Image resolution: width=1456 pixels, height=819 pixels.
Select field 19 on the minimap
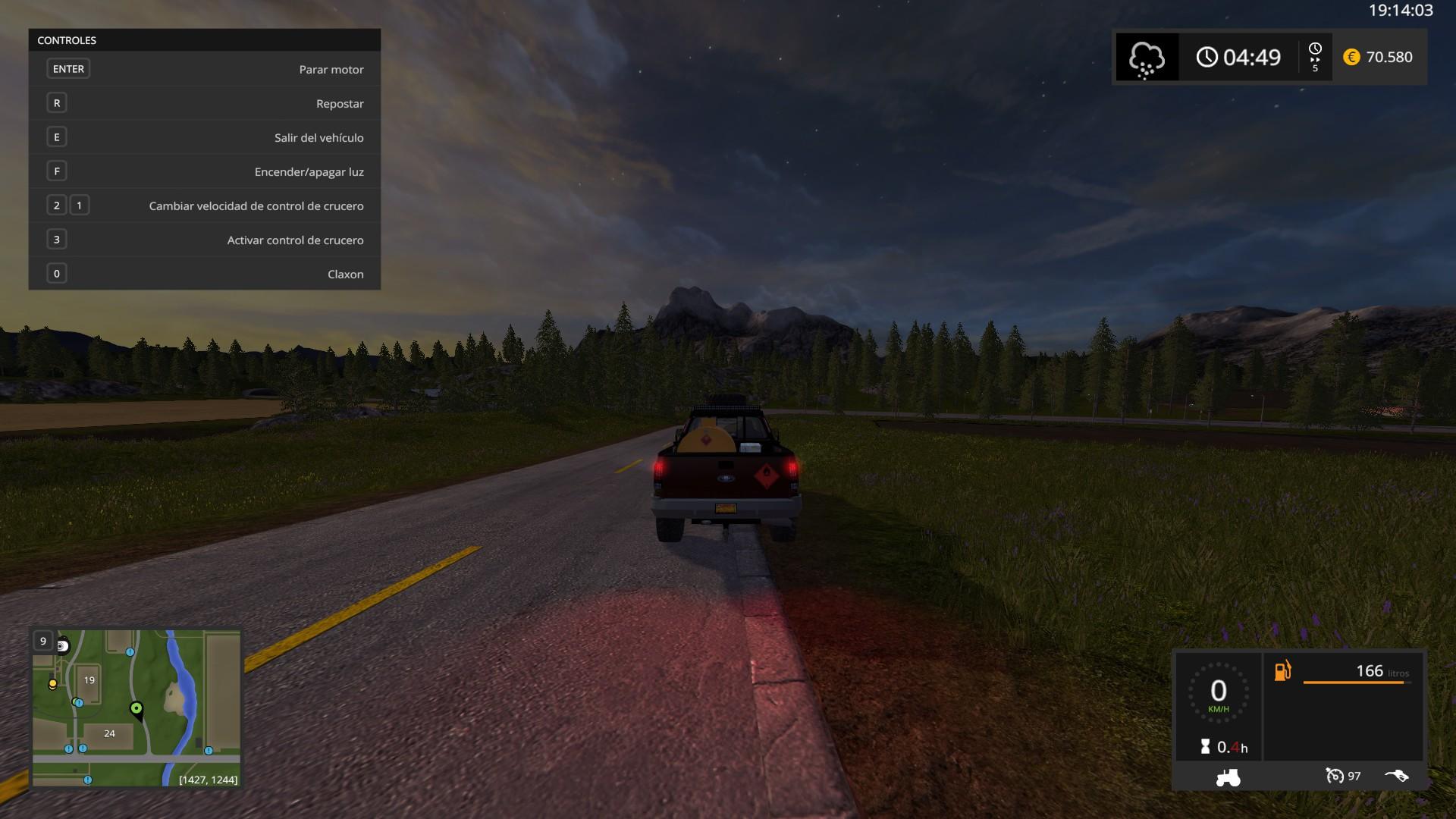click(x=89, y=680)
